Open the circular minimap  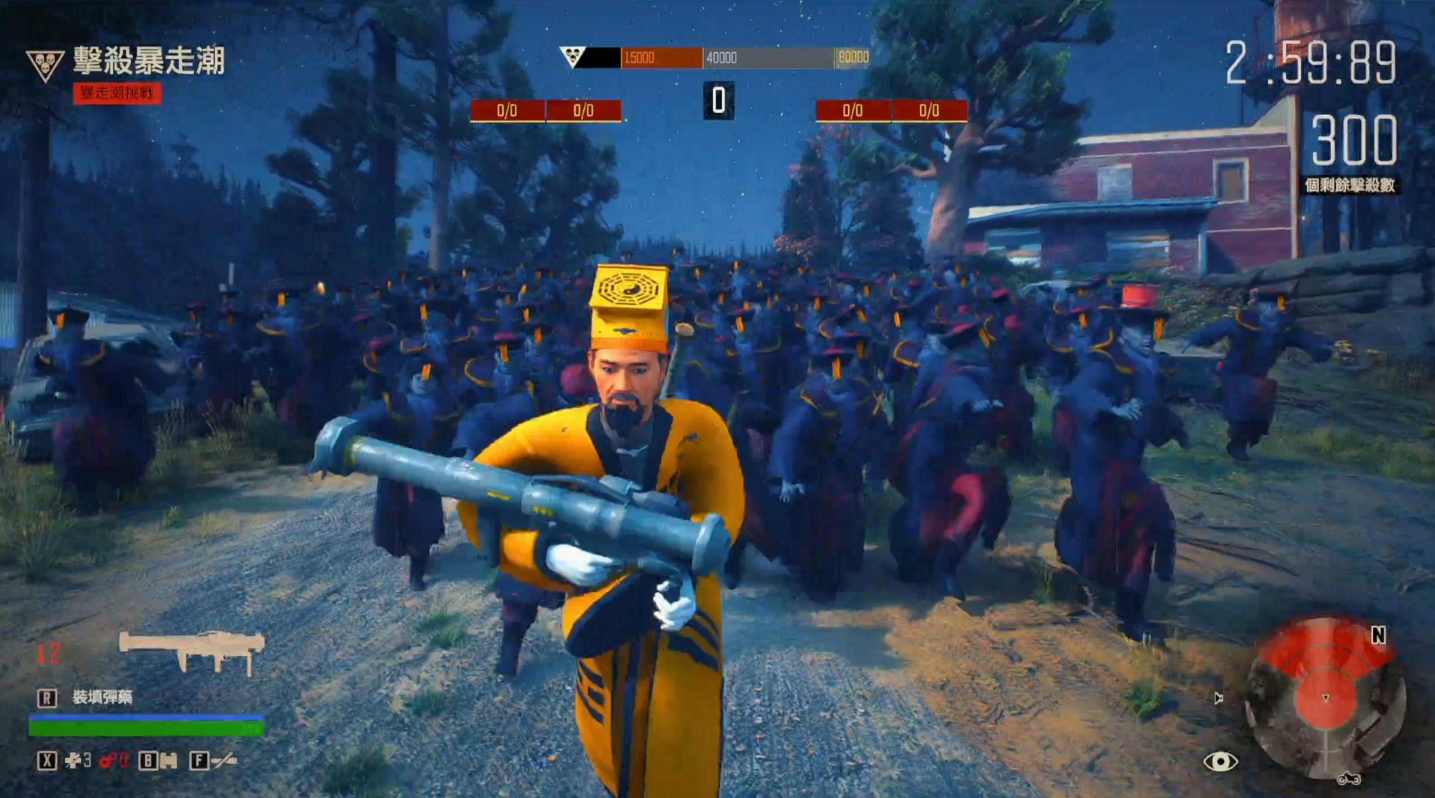[1325, 698]
